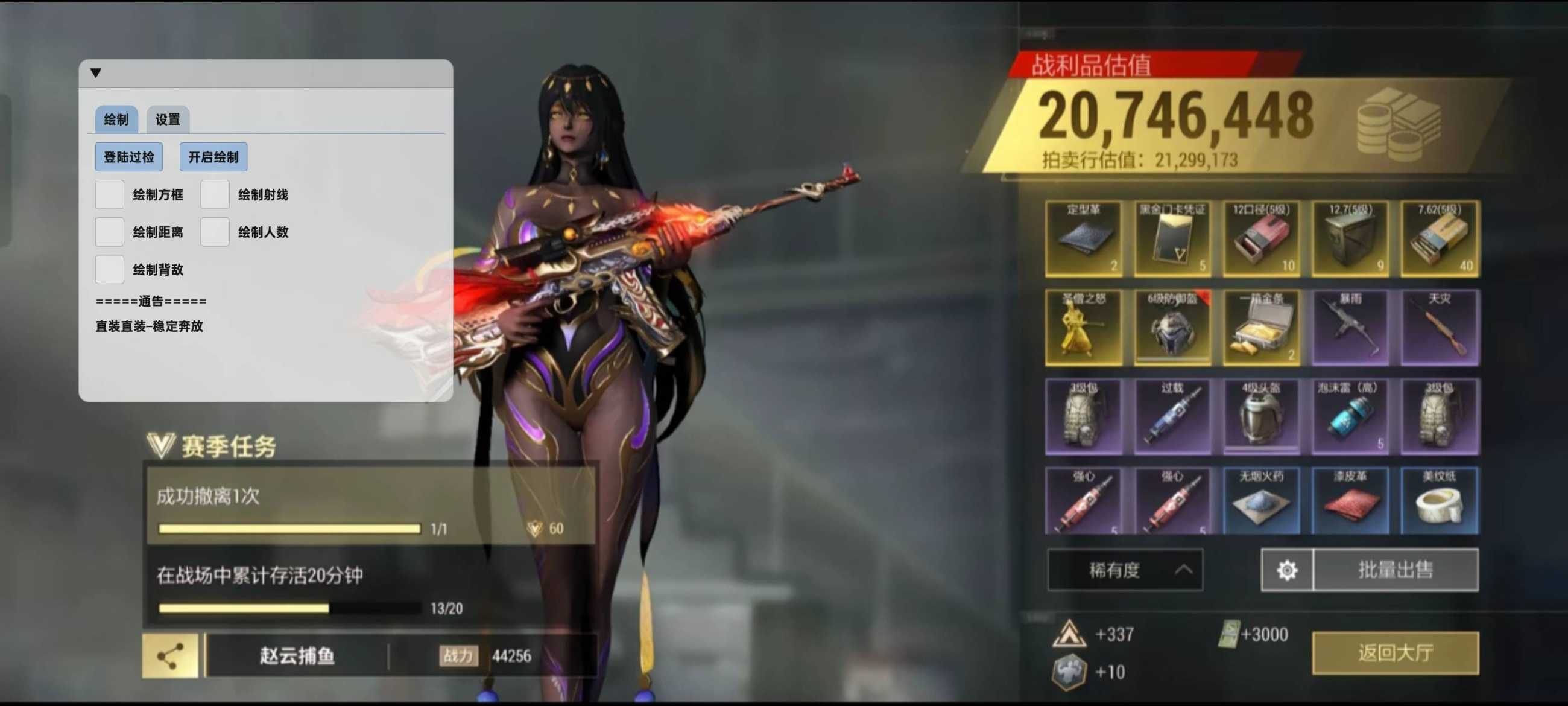Screen dimensions: 1568x706
Task: Toggle the 绘制方框 checkbox
Action: (110, 195)
